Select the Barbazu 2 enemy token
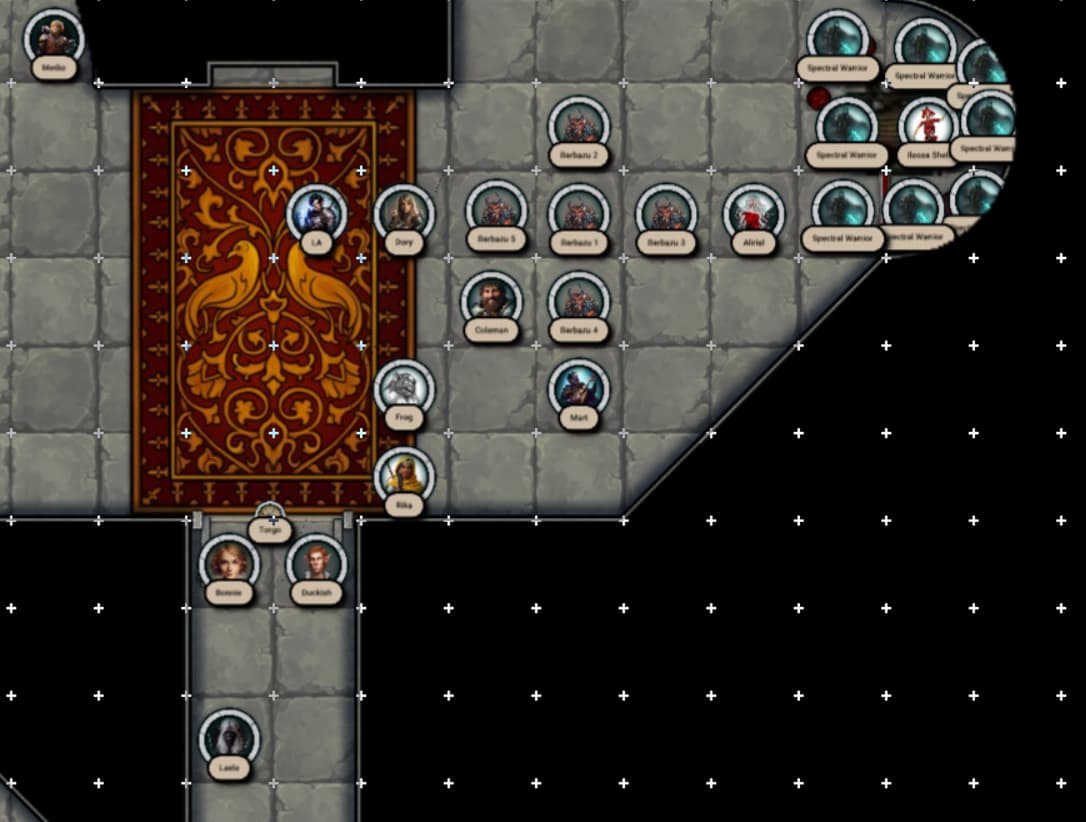This screenshot has height=822, width=1086. click(579, 126)
